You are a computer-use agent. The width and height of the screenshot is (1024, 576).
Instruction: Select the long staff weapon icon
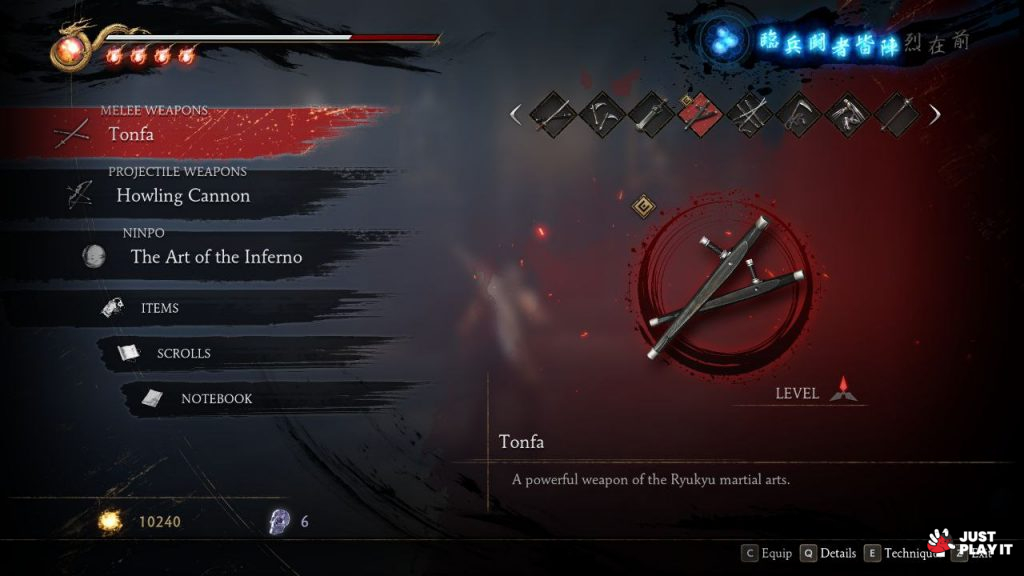(896, 114)
